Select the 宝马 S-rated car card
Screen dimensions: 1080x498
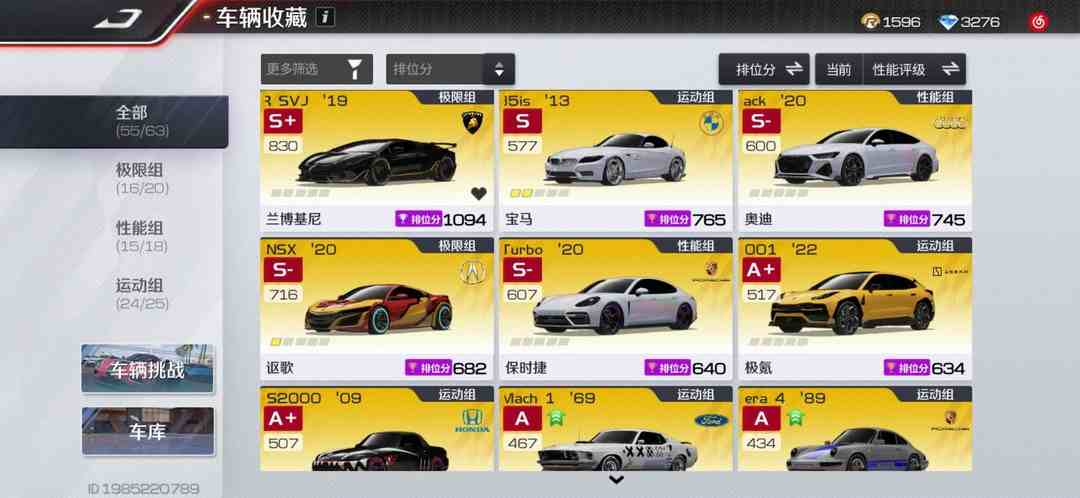click(x=615, y=160)
